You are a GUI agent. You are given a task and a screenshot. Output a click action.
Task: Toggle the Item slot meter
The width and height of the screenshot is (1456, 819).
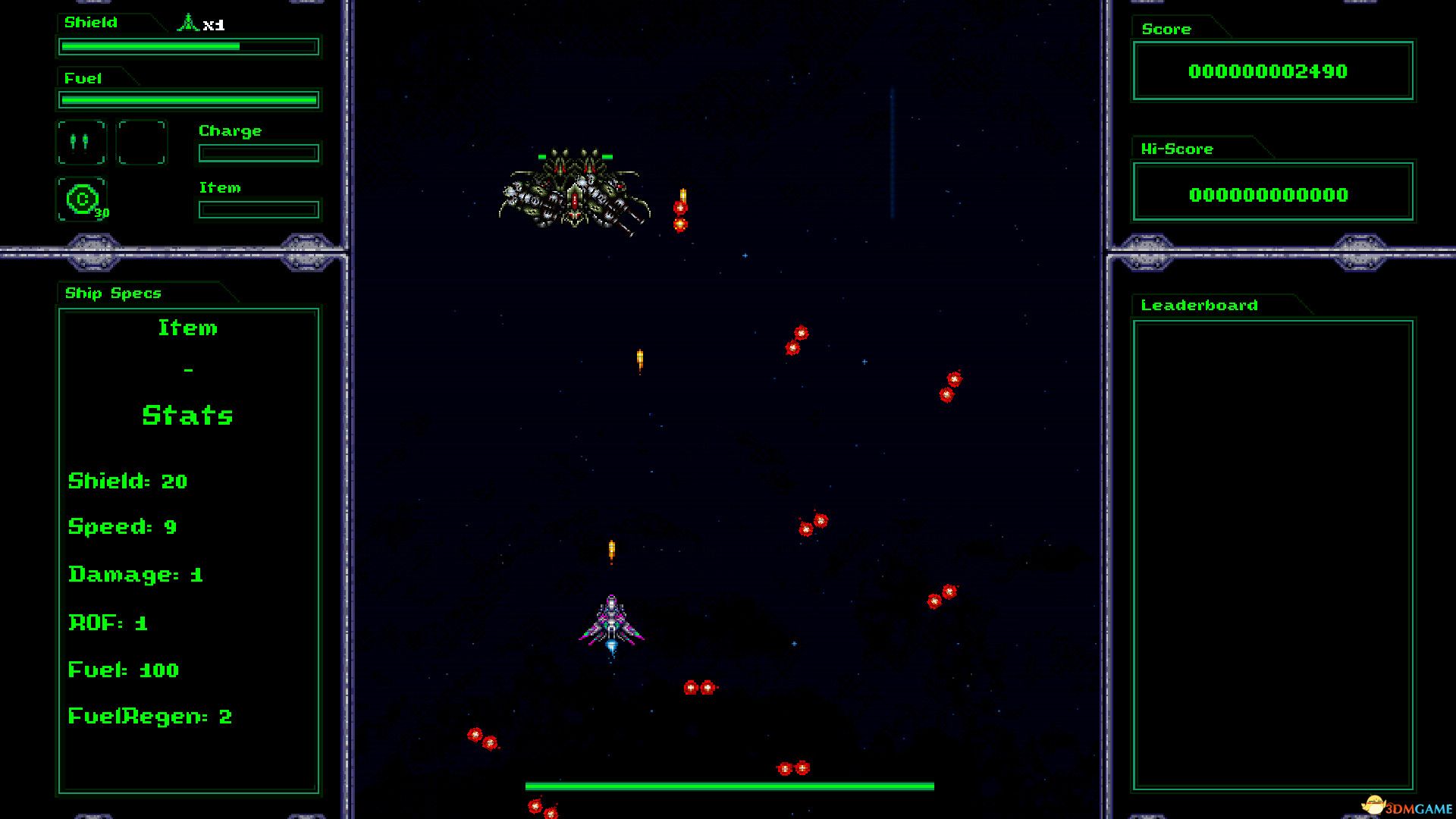(258, 209)
